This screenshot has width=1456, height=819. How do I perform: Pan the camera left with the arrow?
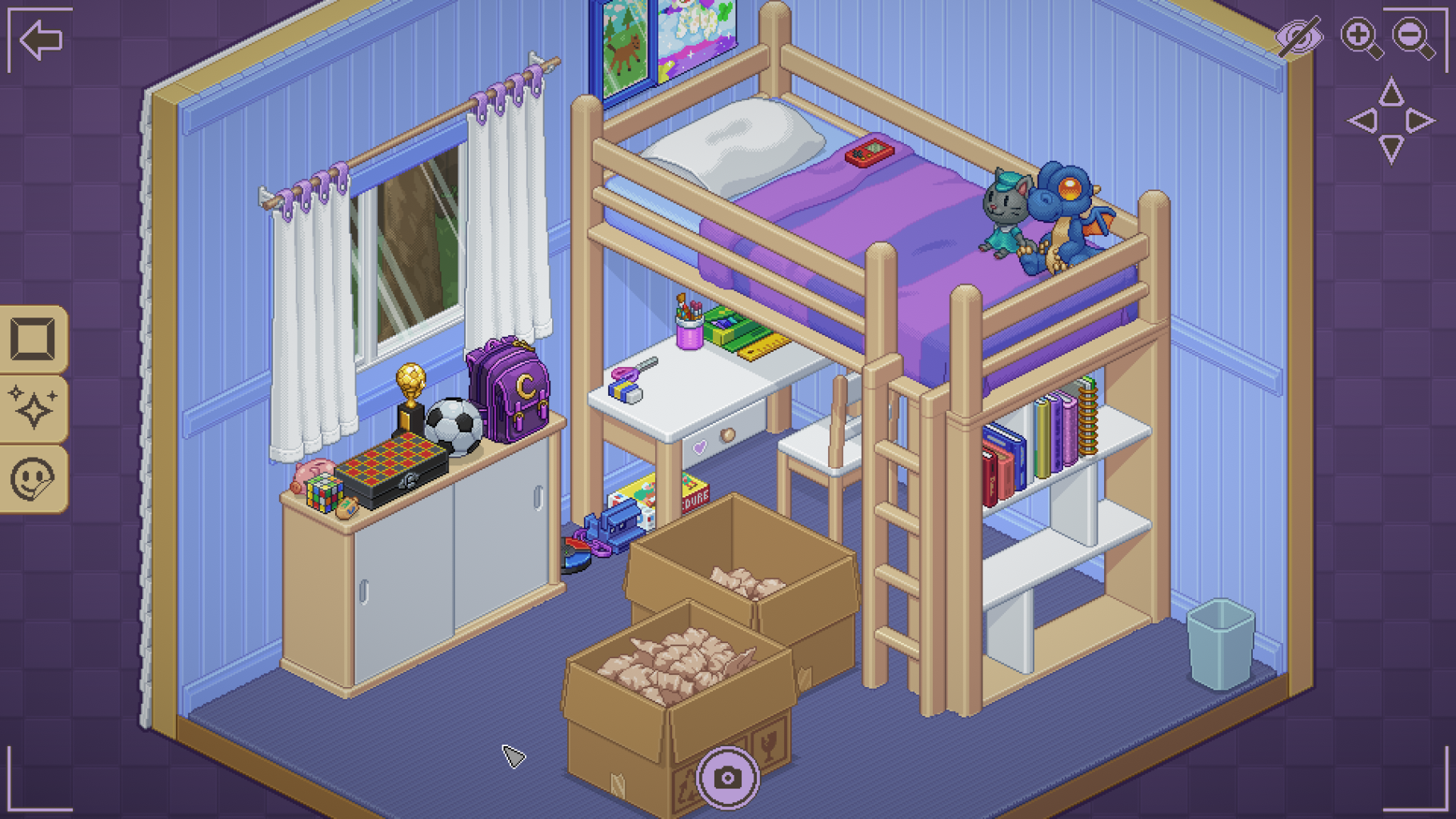(x=1362, y=122)
